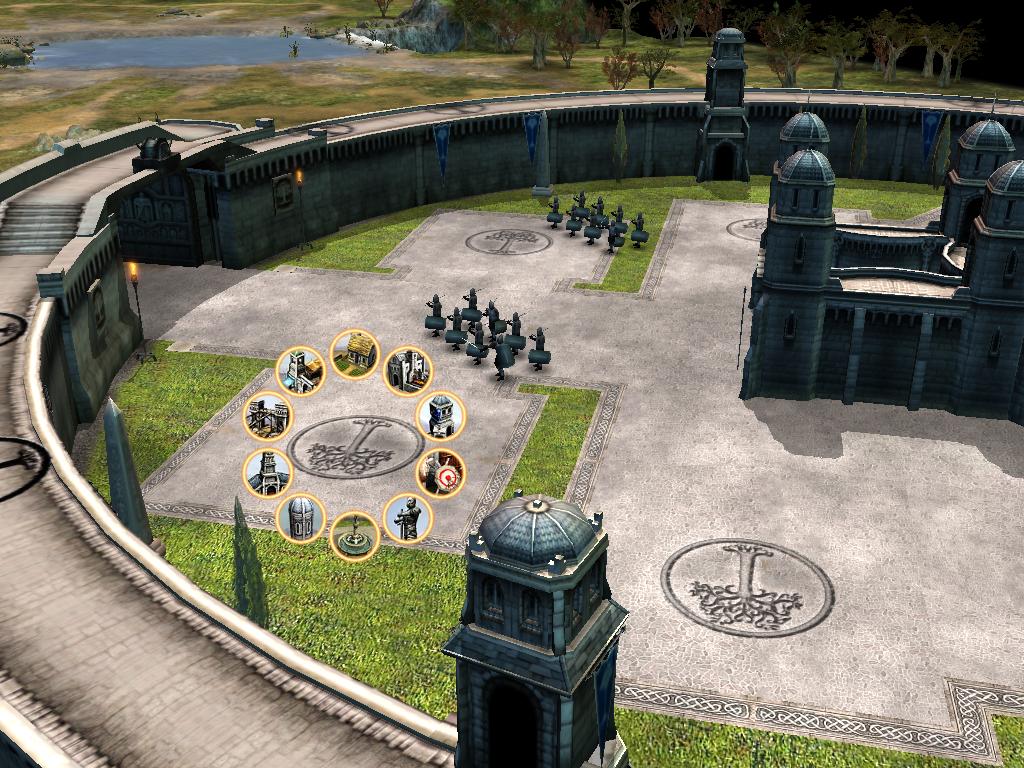The width and height of the screenshot is (1024, 768).
Task: Select the wooden scaffold workshop icon
Action: 268,415
